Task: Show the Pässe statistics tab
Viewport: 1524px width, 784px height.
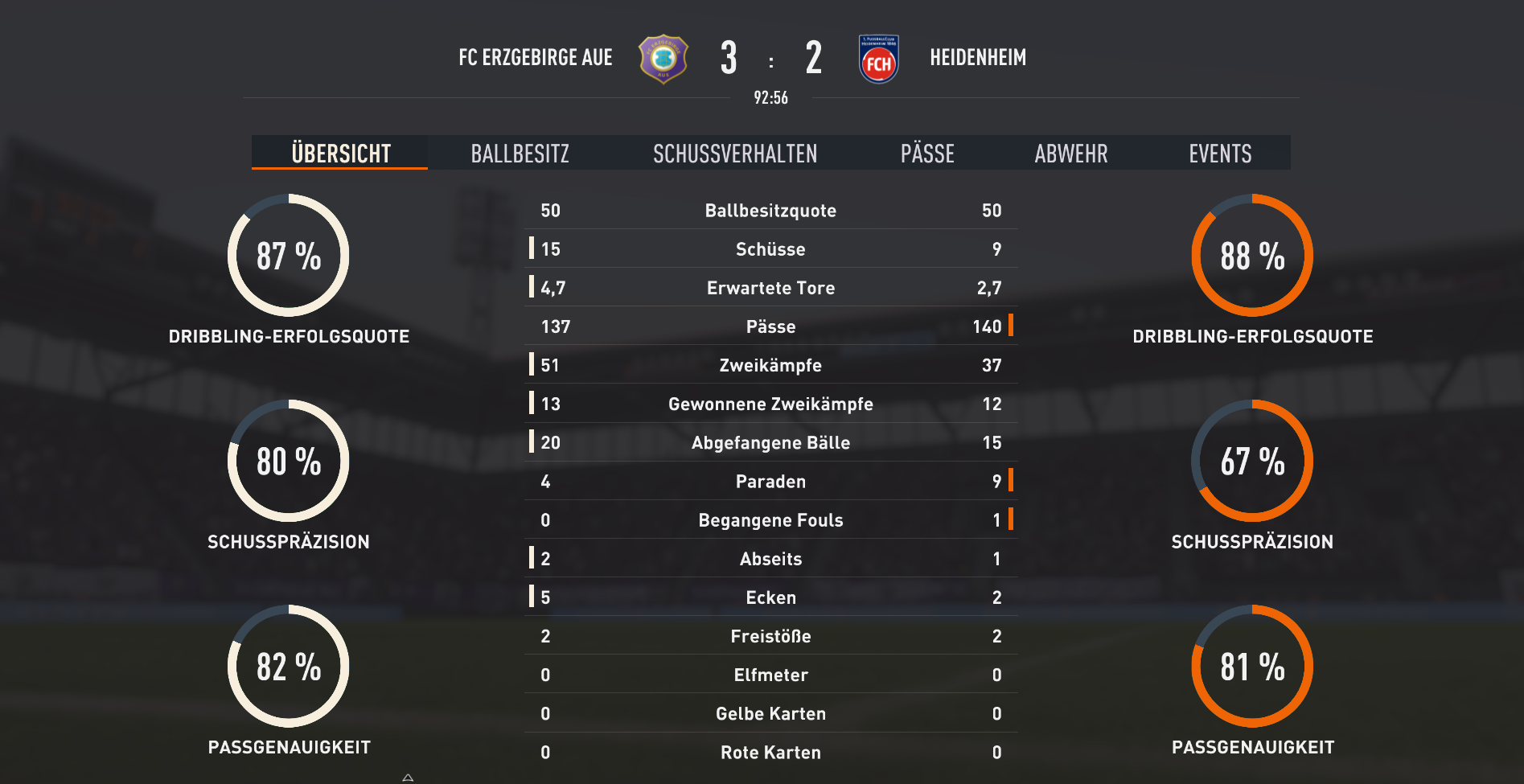Action: point(926,154)
